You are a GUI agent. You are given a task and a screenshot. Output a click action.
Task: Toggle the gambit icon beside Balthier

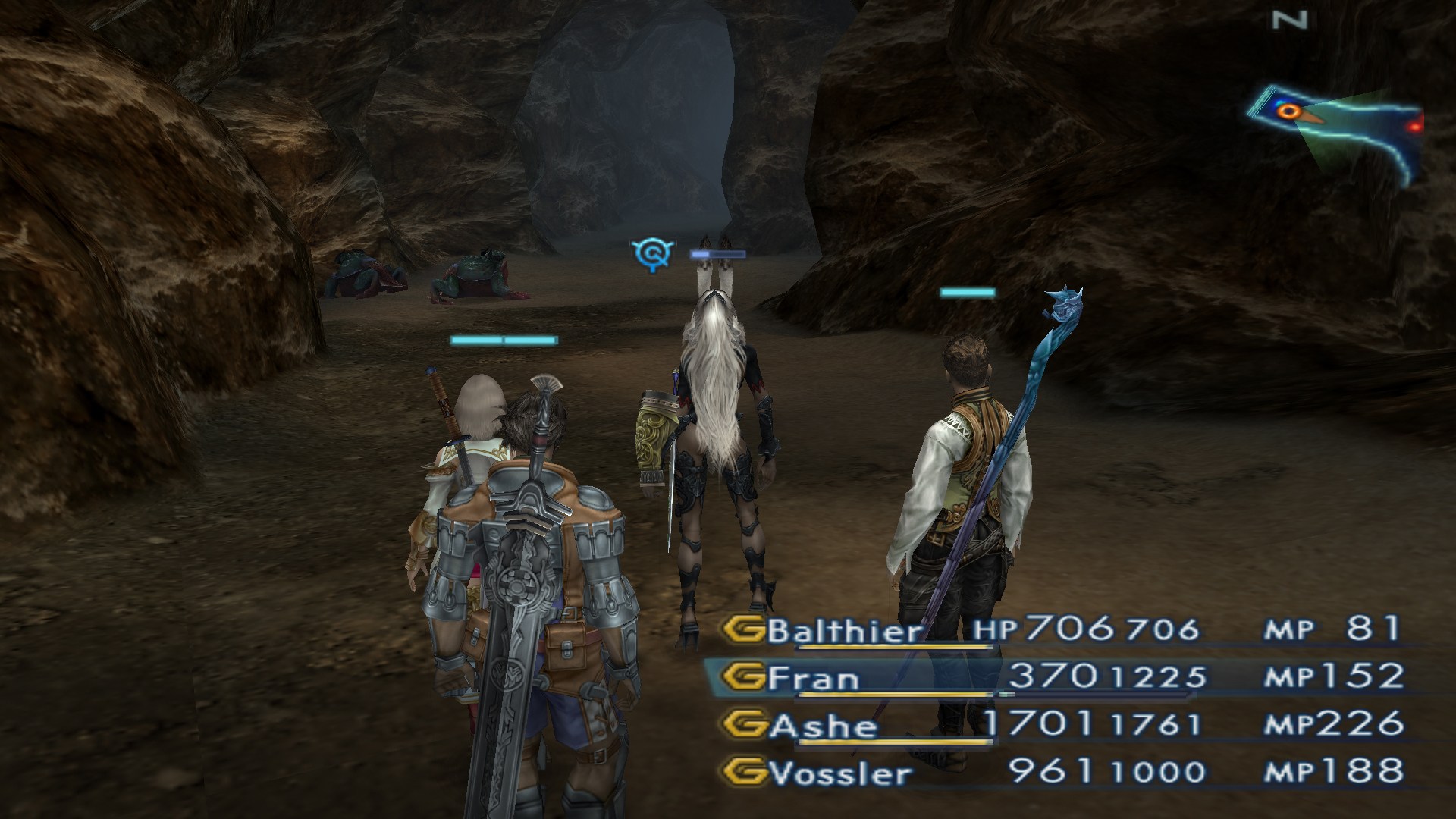743,630
